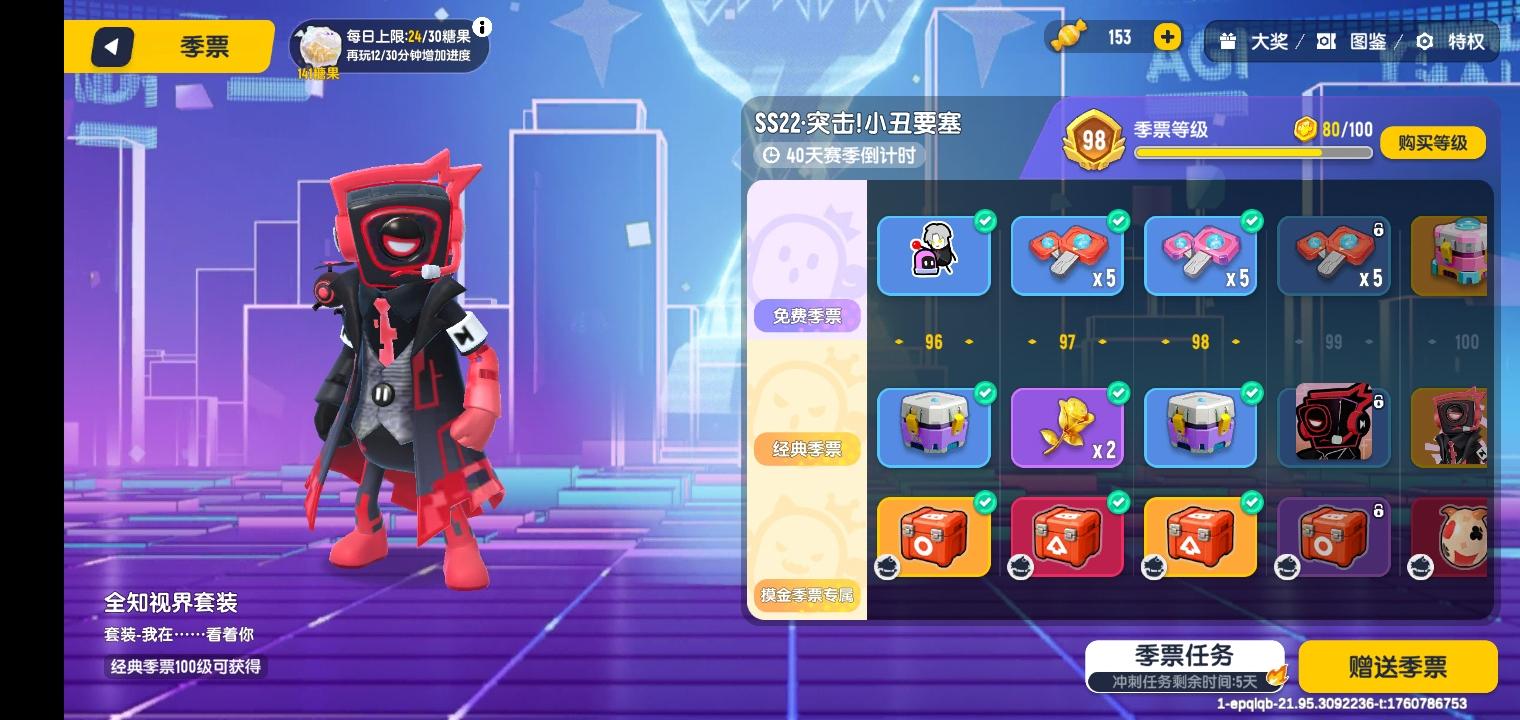Claim the checked pink key x5 reward
Viewport: 1520px width, 720px height.
tap(1200, 256)
